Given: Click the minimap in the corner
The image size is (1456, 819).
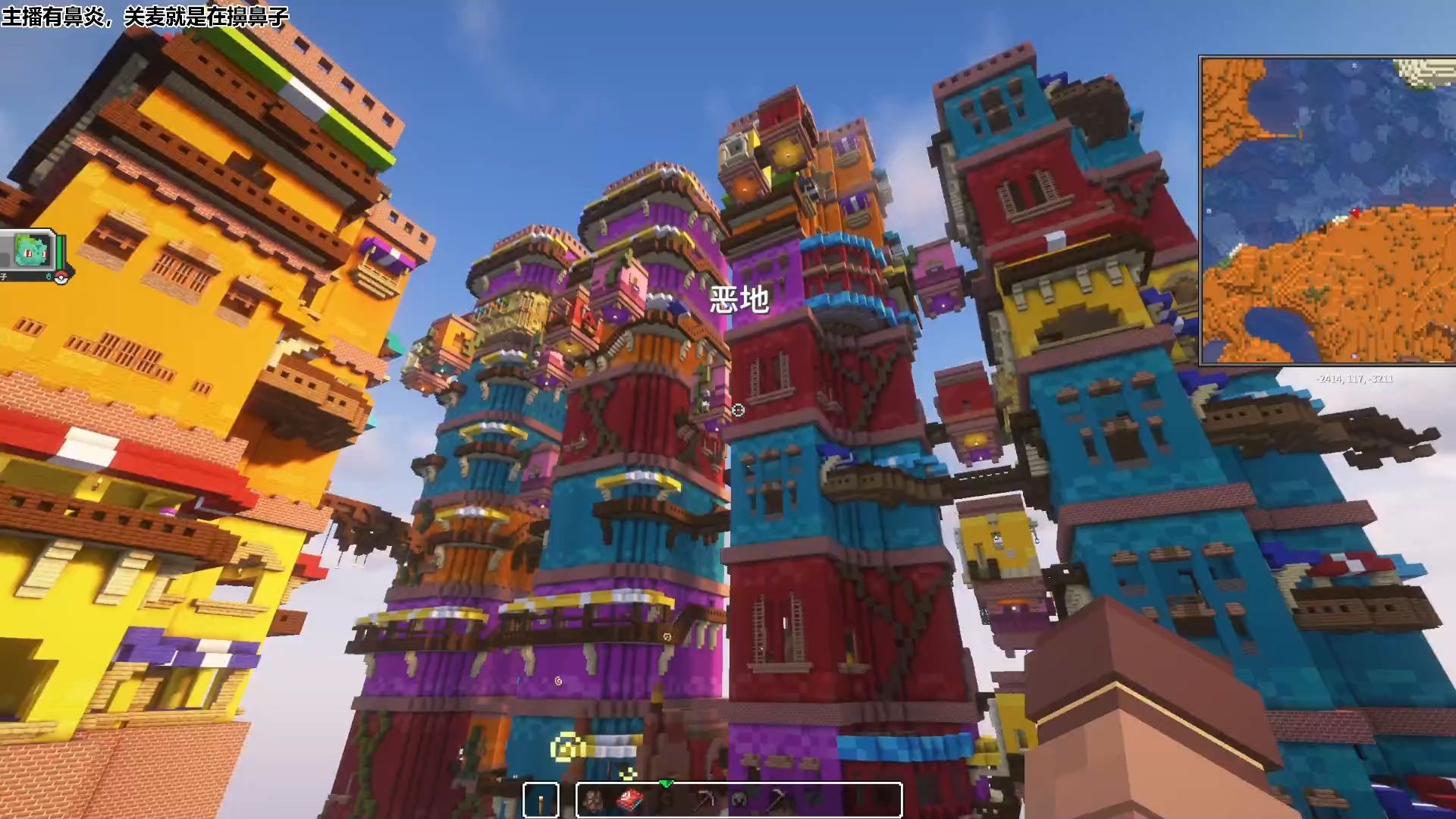Looking at the screenshot, I should tap(1327, 210).
